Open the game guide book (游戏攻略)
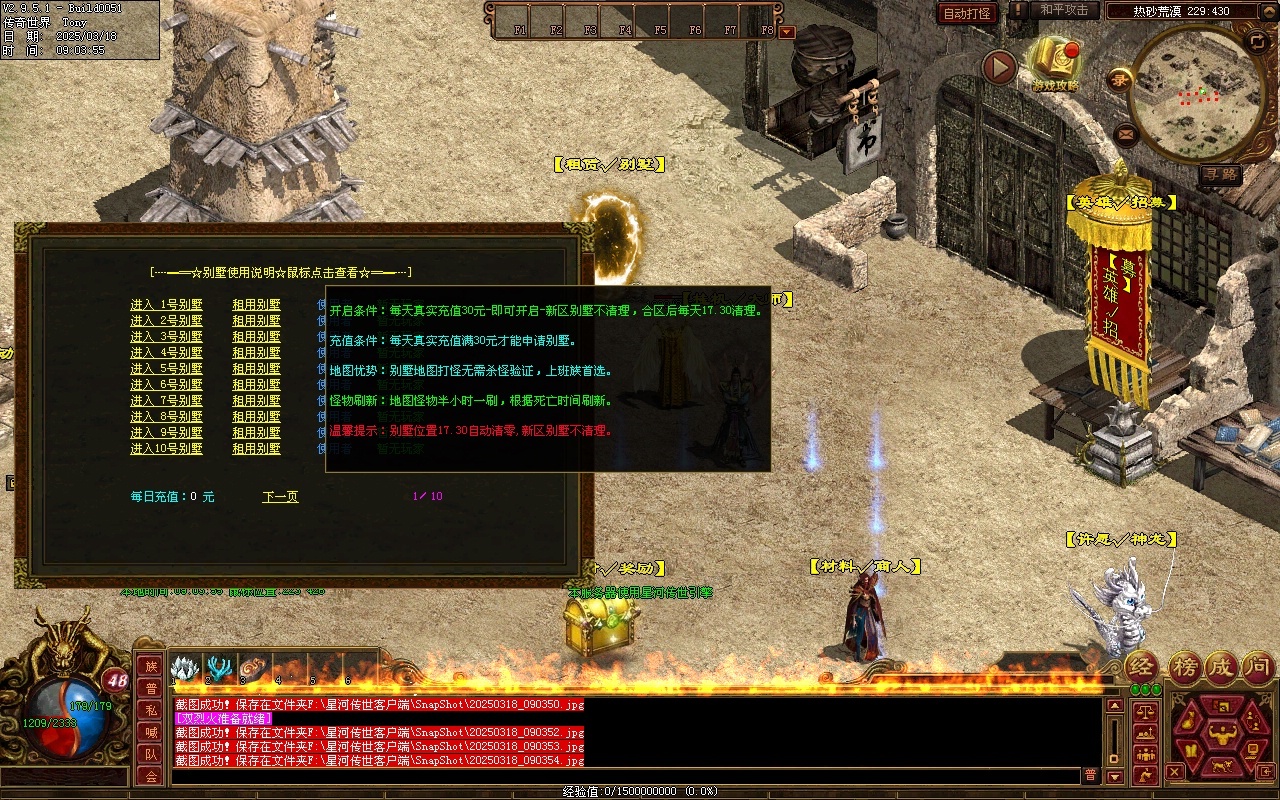The width and height of the screenshot is (1280, 800). click(x=1054, y=62)
